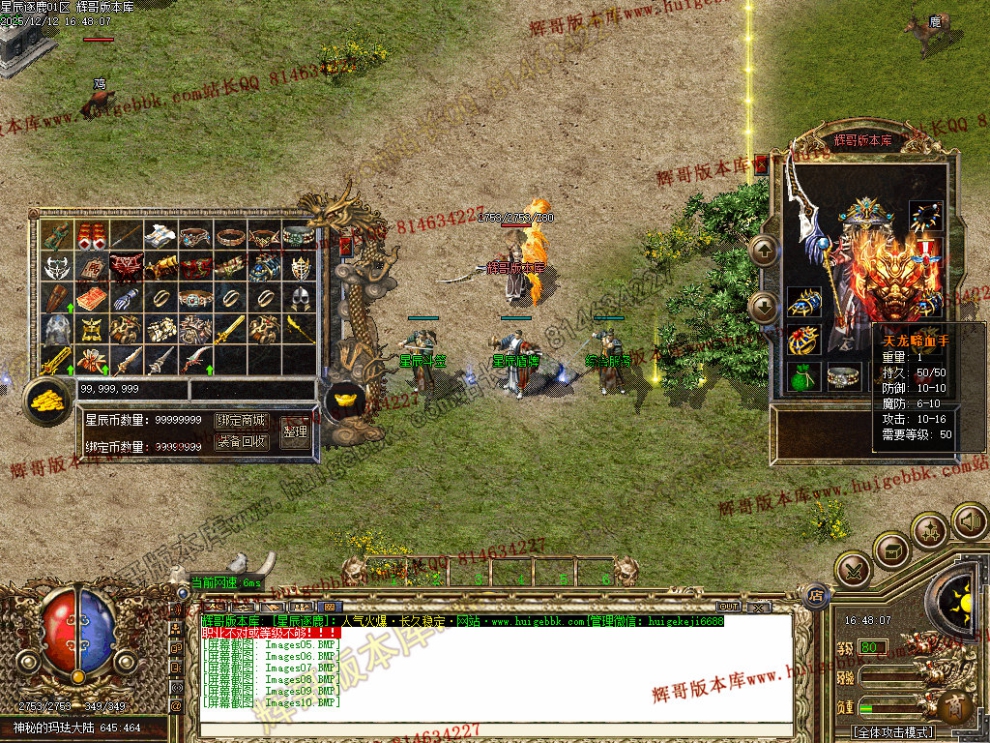990x743 pixels.
Task: Choose the blue gauntlet glove item
Action: (125, 298)
